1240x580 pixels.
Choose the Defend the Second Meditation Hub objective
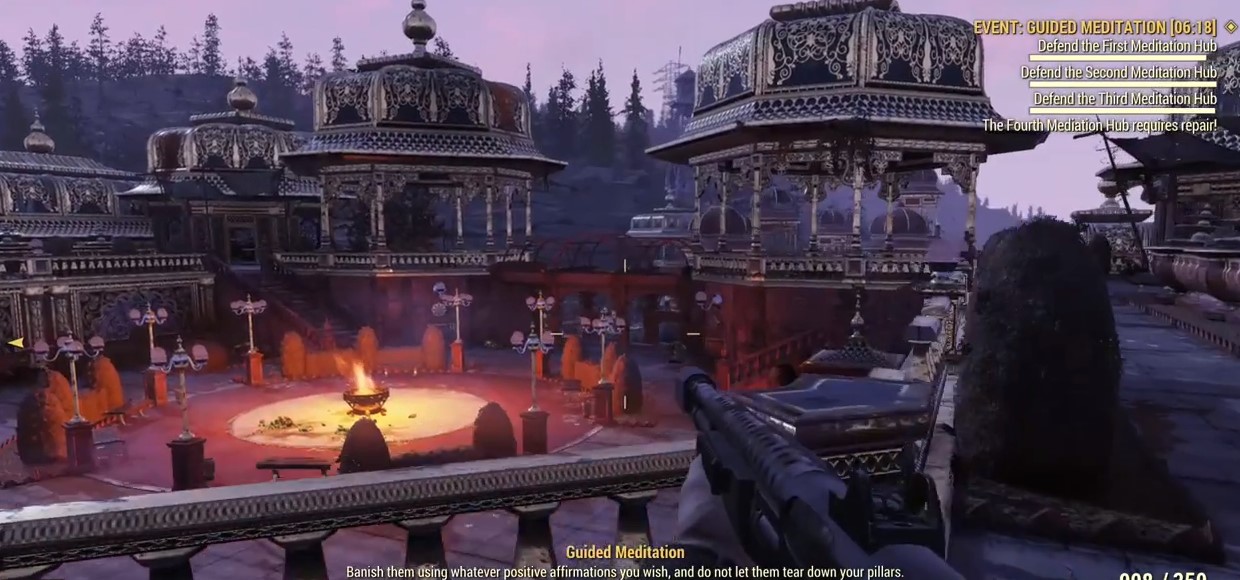tap(1118, 72)
